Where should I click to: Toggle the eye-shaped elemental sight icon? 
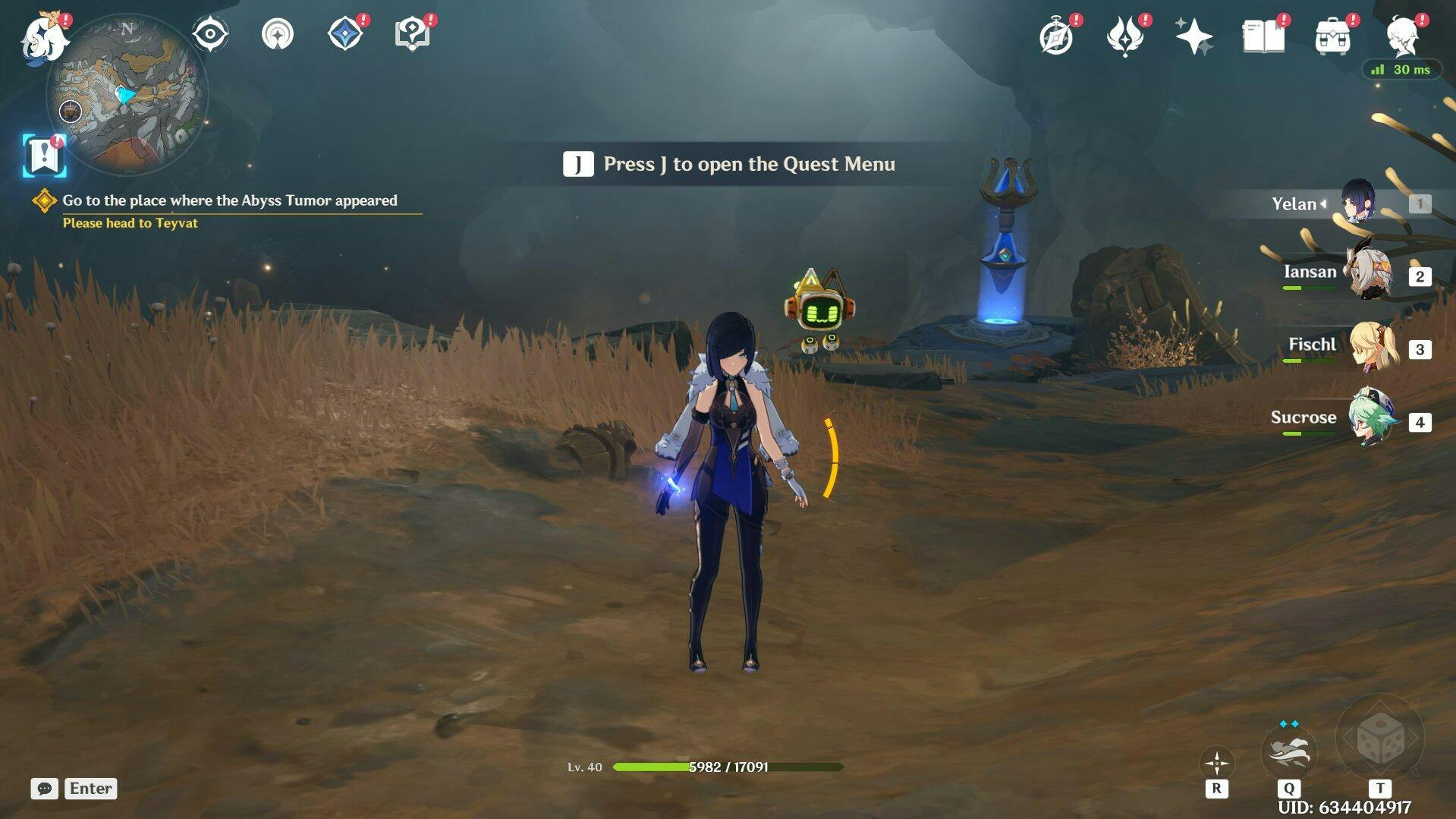(210, 34)
